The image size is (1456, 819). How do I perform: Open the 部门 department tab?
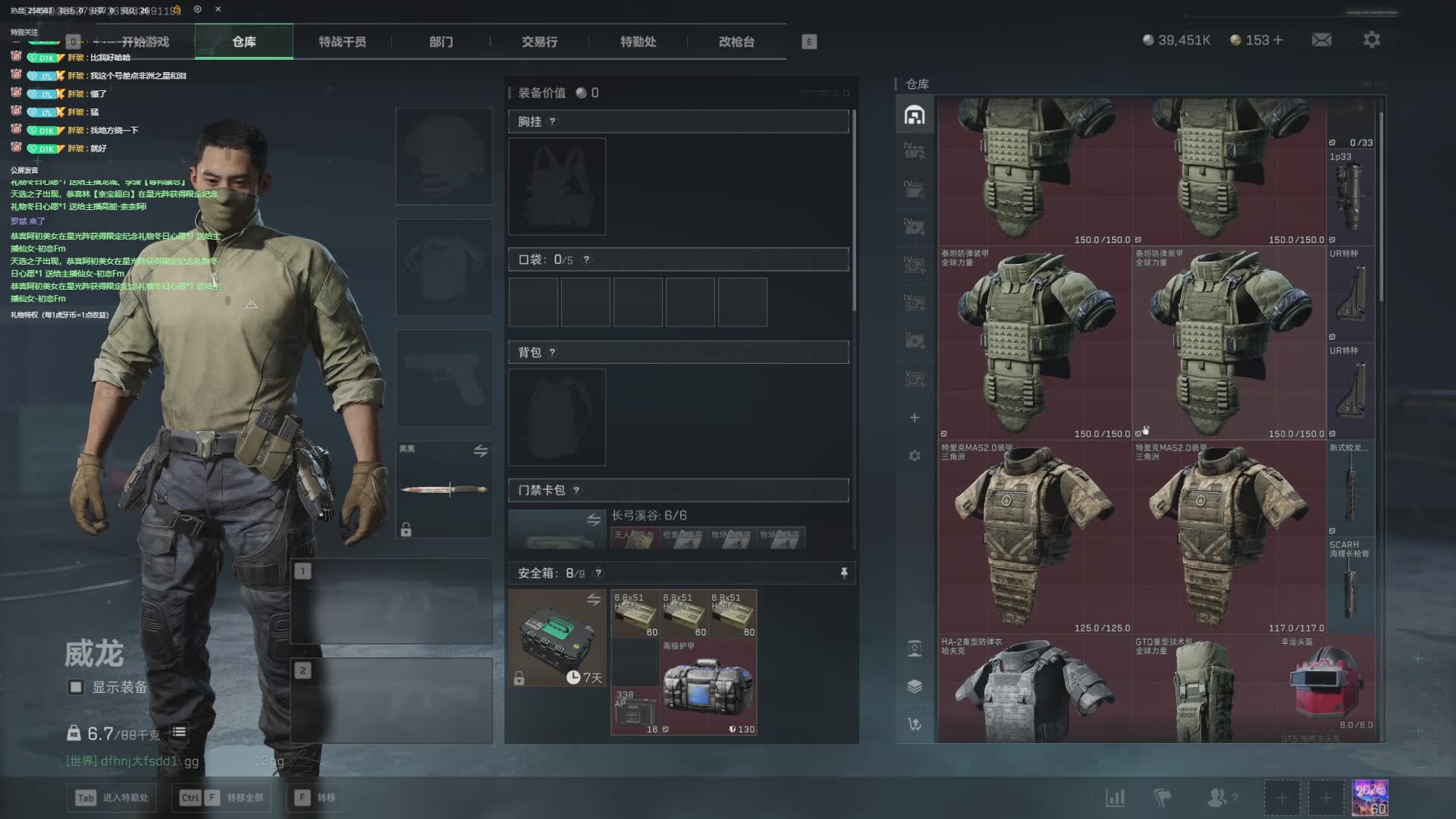tap(441, 42)
